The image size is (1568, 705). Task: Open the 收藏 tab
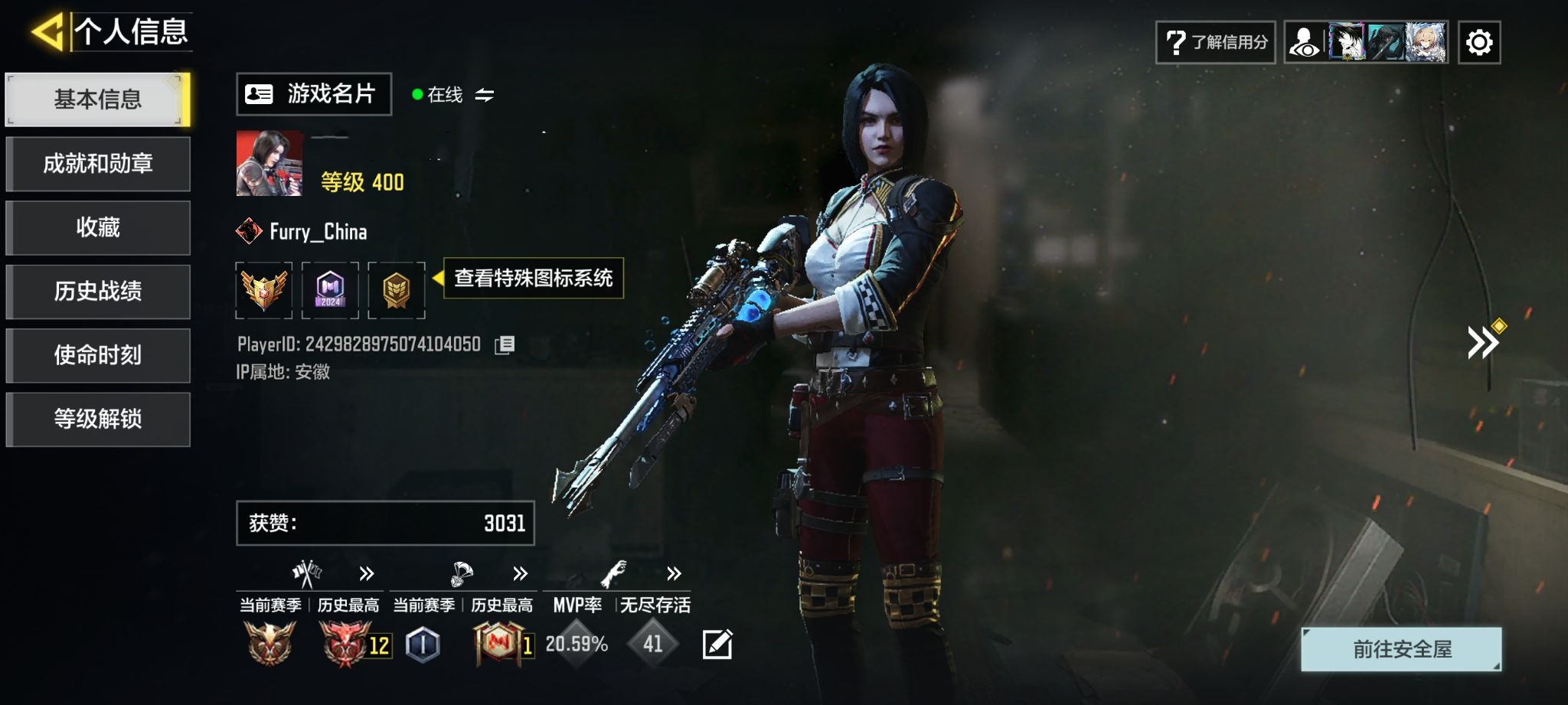pos(98,227)
